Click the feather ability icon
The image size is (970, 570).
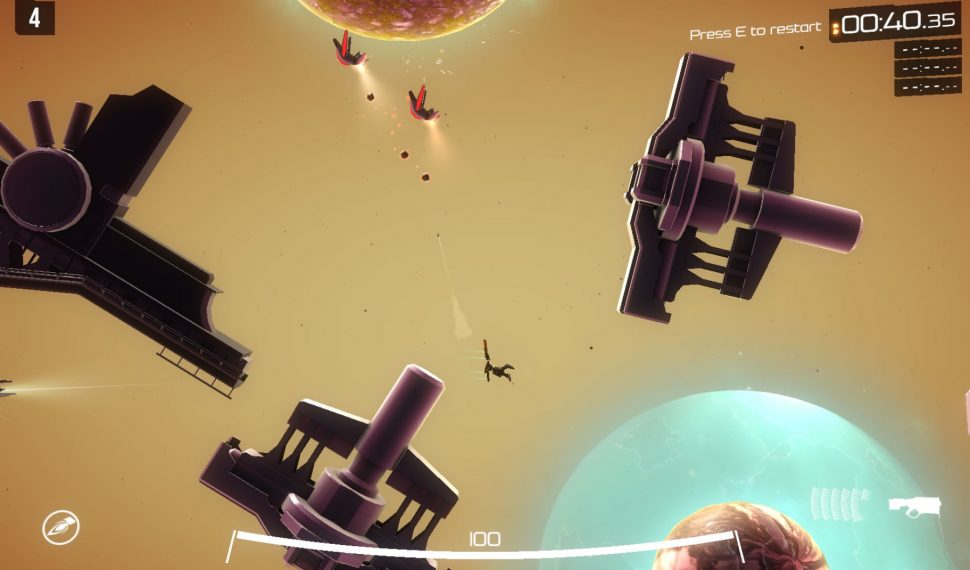[60, 526]
